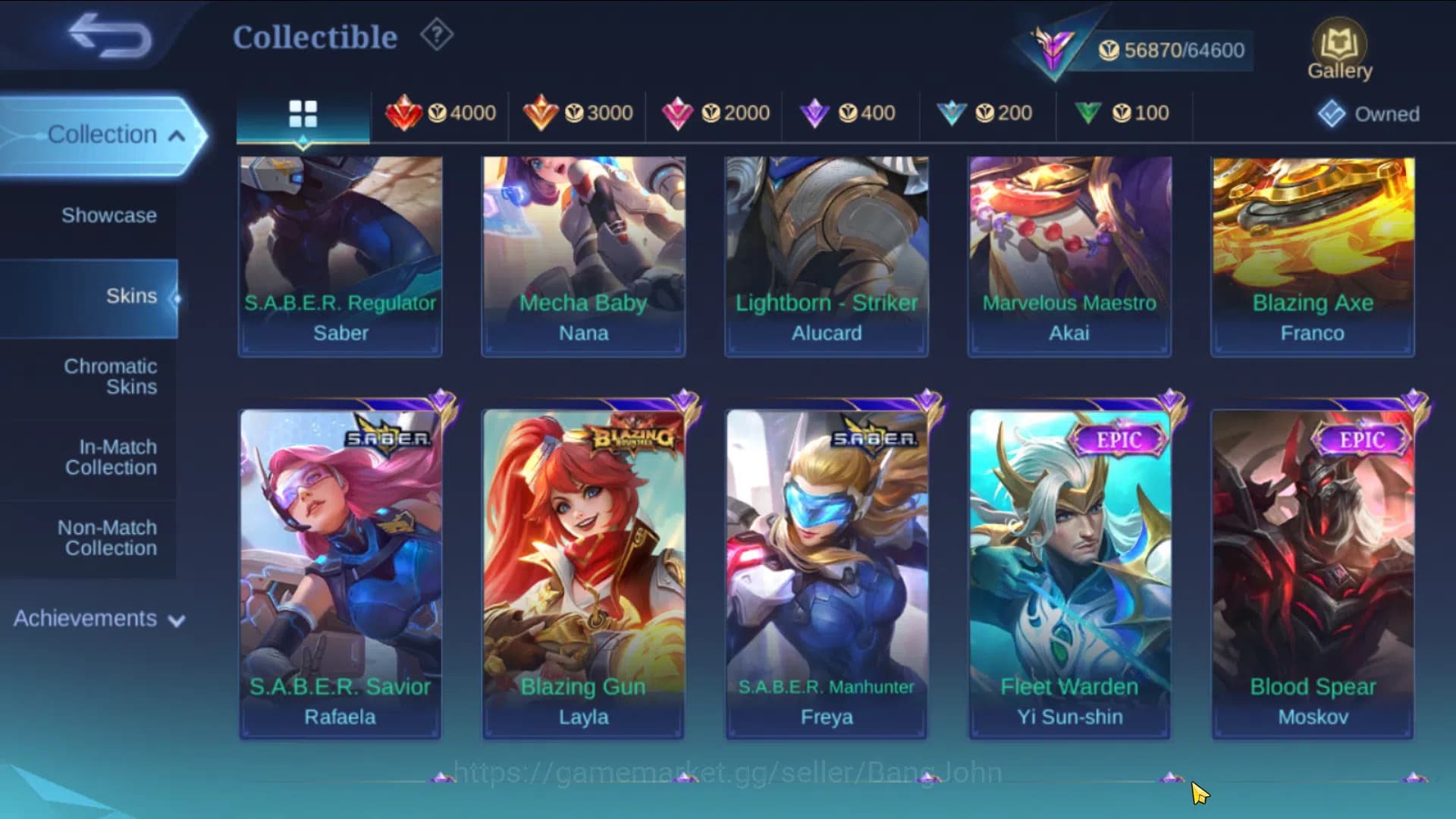Filter skins by the orange 3000-ticket rarity

(578, 114)
